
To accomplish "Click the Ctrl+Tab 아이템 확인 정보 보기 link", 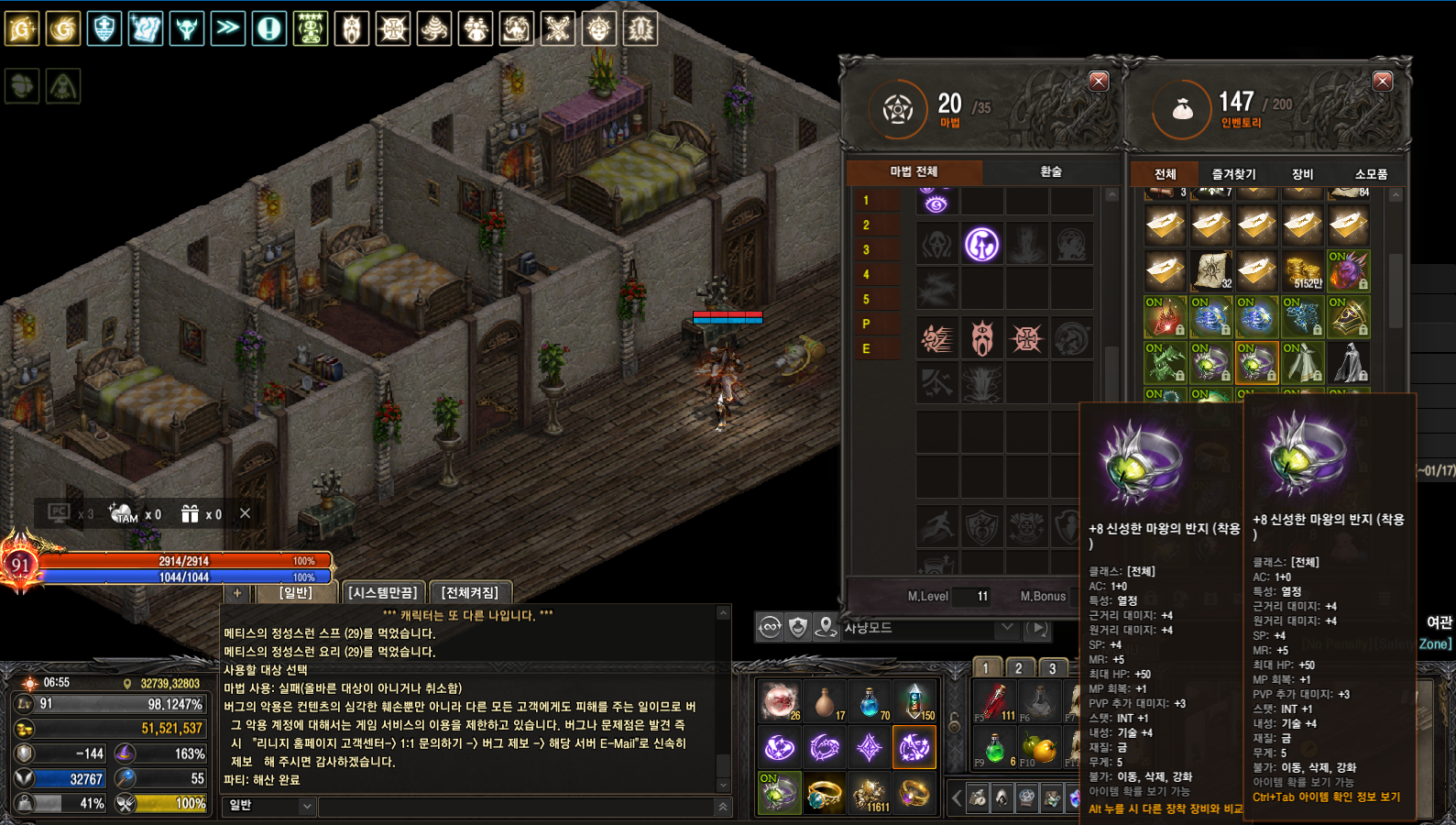I will point(1328,797).
